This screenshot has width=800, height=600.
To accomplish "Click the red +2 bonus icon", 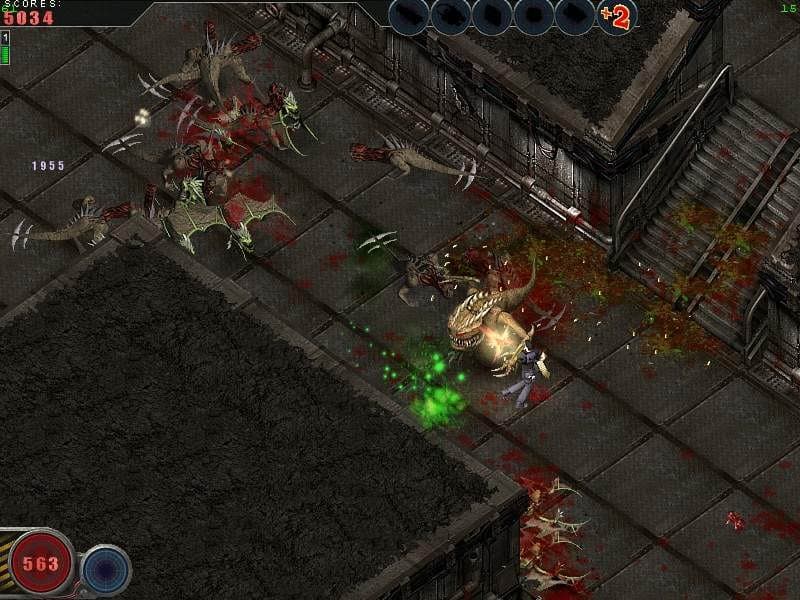I will pyautogui.click(x=616, y=16).
